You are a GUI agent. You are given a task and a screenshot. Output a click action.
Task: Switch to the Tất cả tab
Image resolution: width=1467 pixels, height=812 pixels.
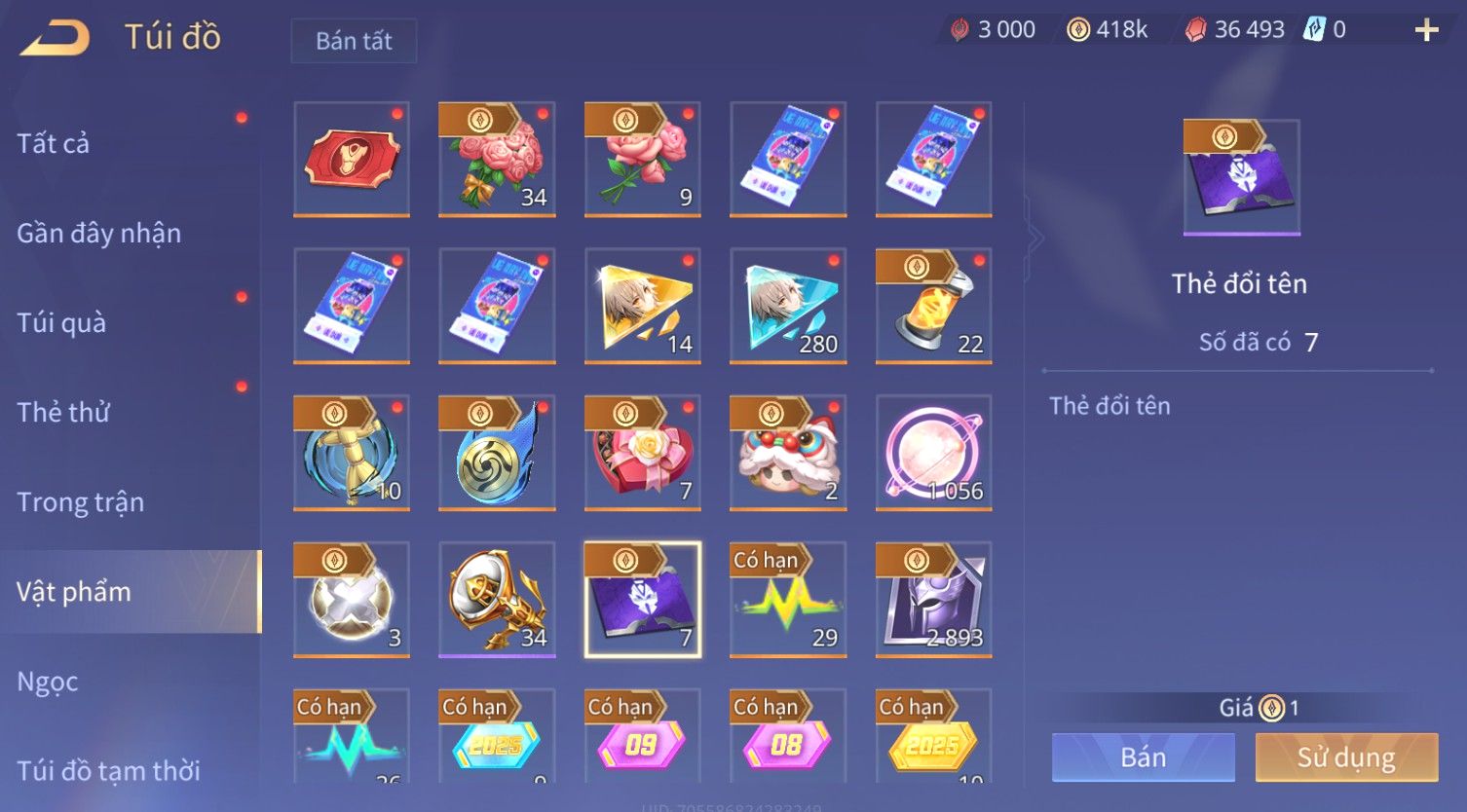tap(54, 143)
